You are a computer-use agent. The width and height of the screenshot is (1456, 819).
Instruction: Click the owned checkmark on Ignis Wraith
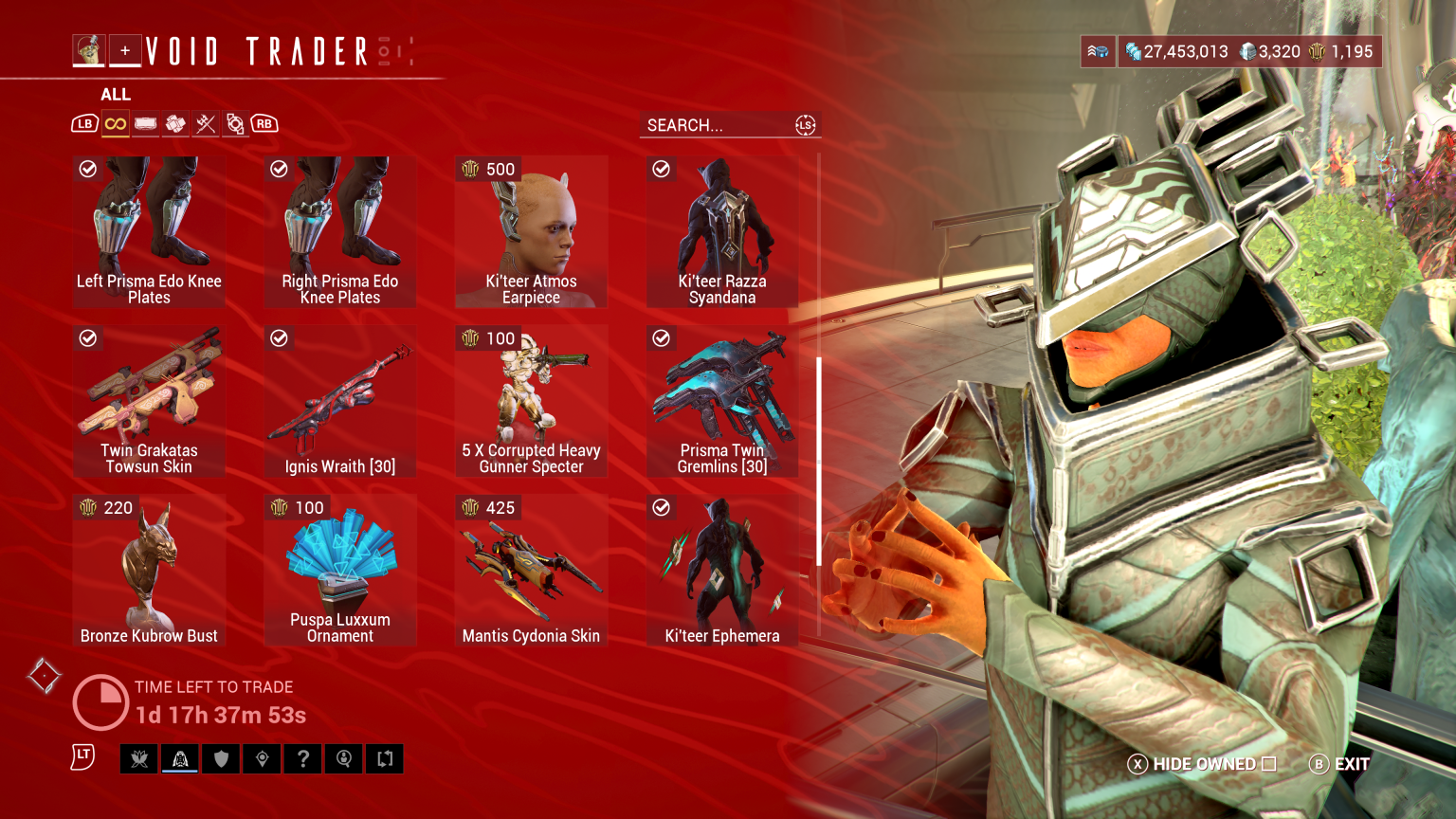[280, 338]
